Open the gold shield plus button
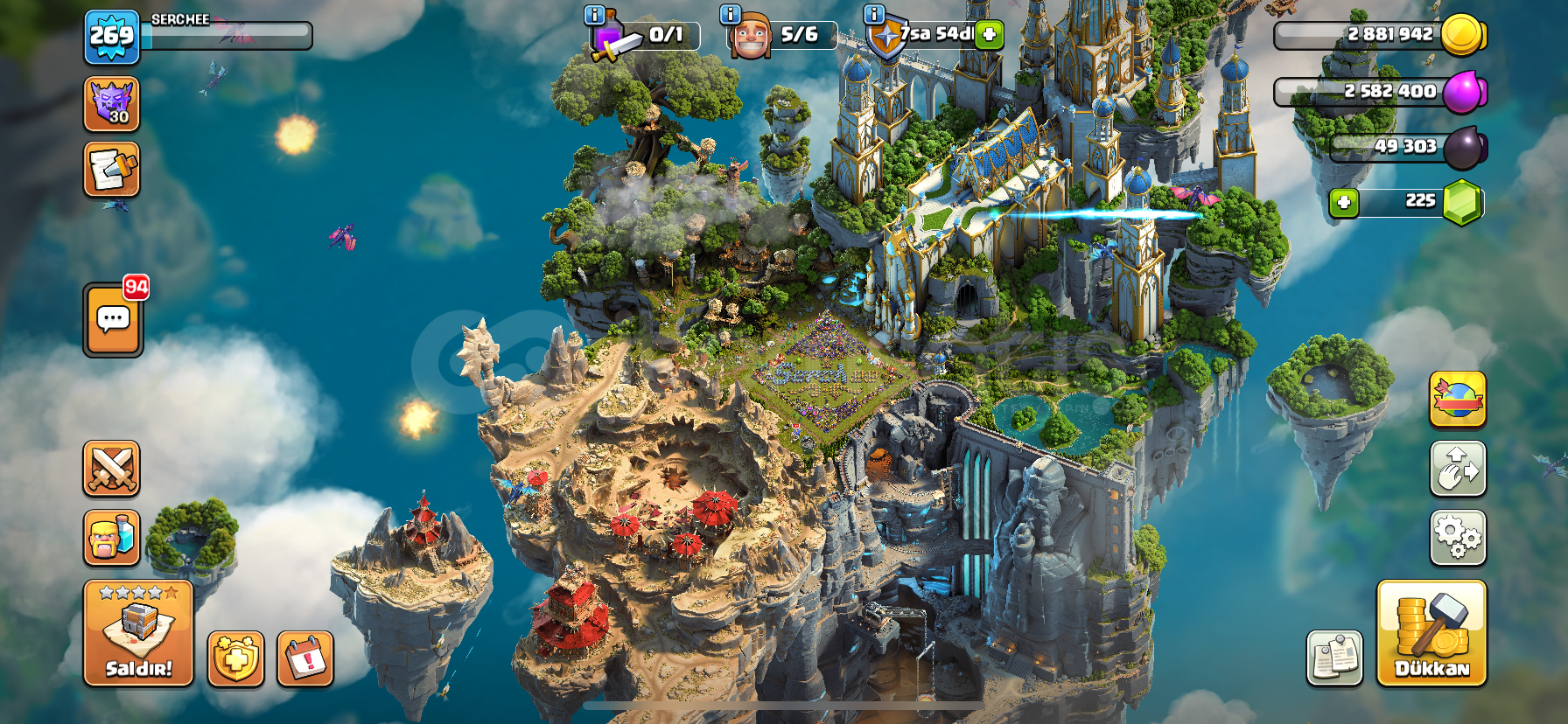The image size is (1568, 724). 235,658
